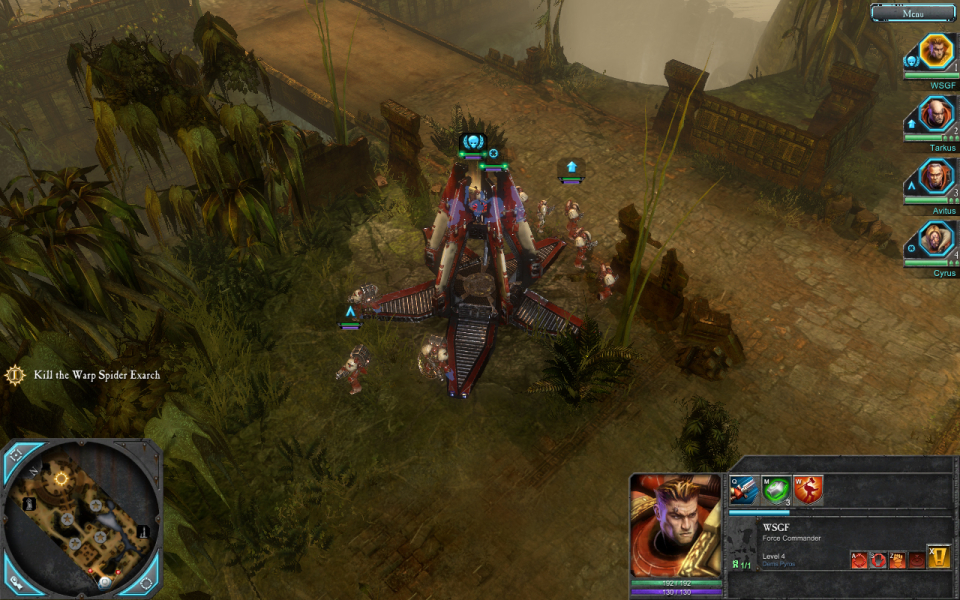
Task: Select the attack-move command icon
Action: 859,560
